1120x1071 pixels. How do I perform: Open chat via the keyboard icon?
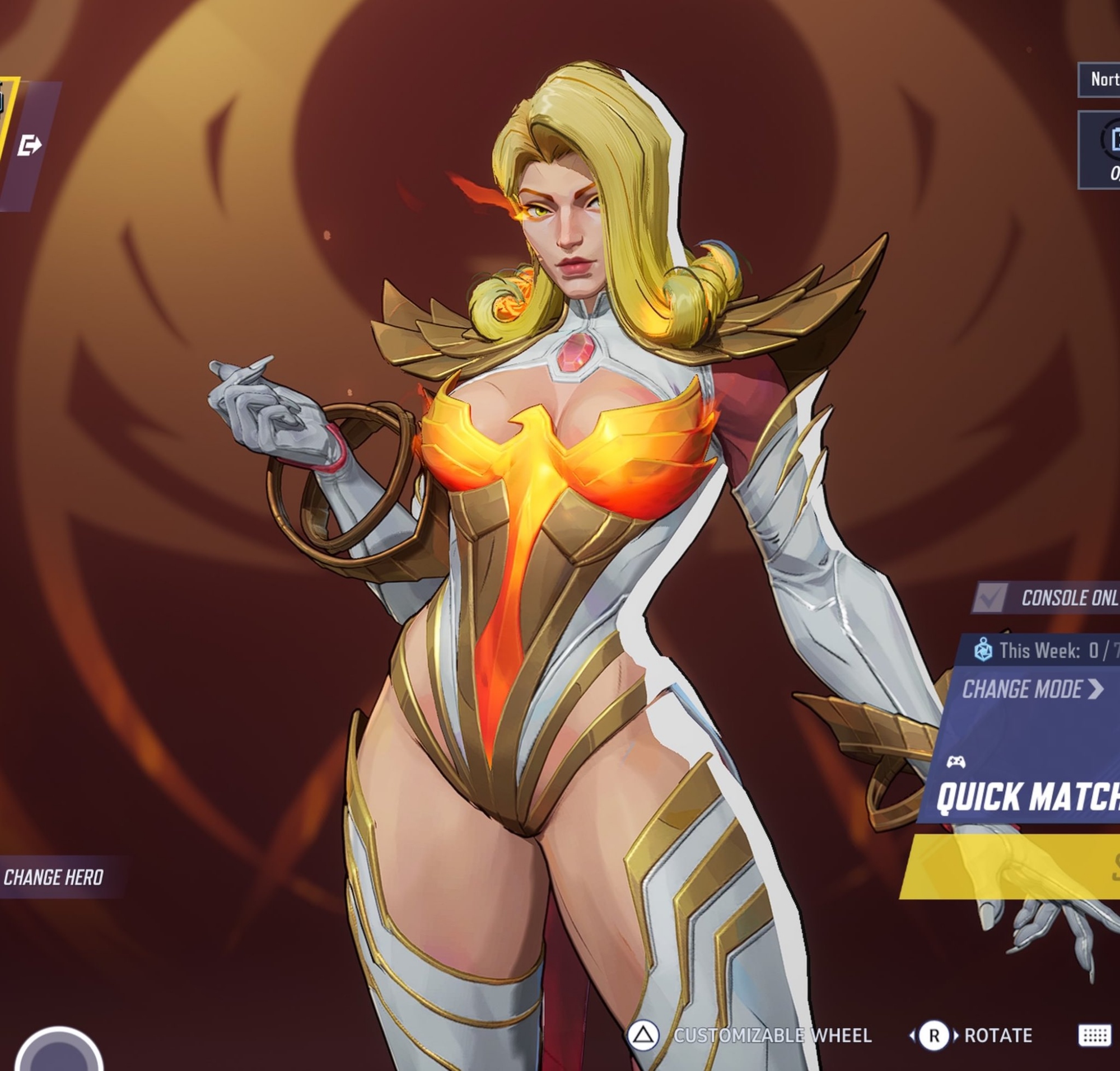pyautogui.click(x=1094, y=1036)
